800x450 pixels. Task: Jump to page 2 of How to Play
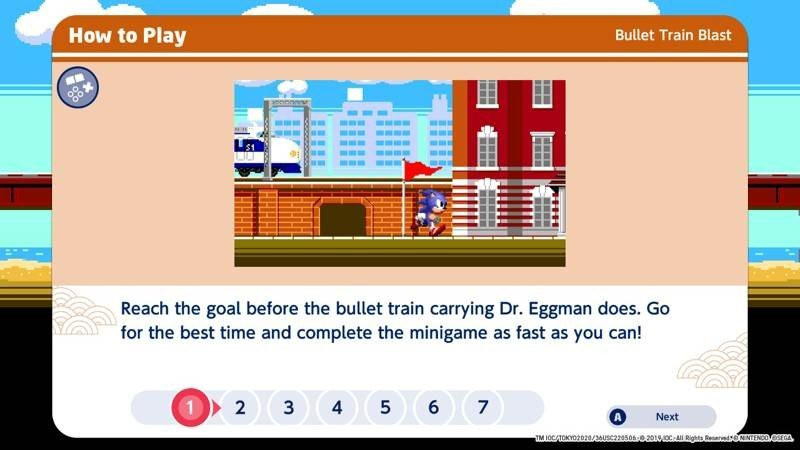coord(240,407)
